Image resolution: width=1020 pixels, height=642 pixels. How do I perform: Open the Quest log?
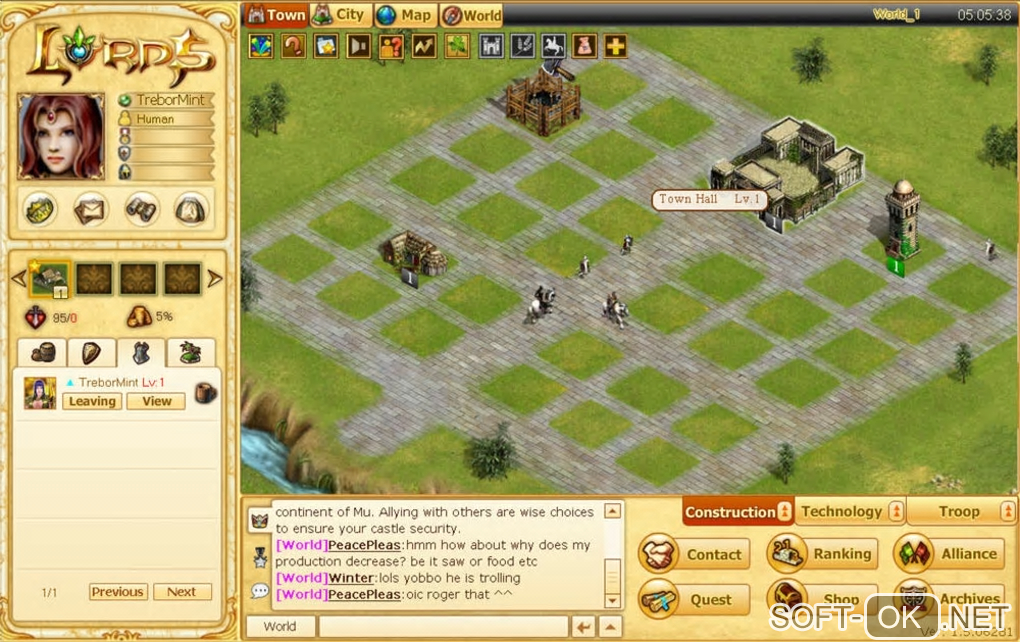694,600
